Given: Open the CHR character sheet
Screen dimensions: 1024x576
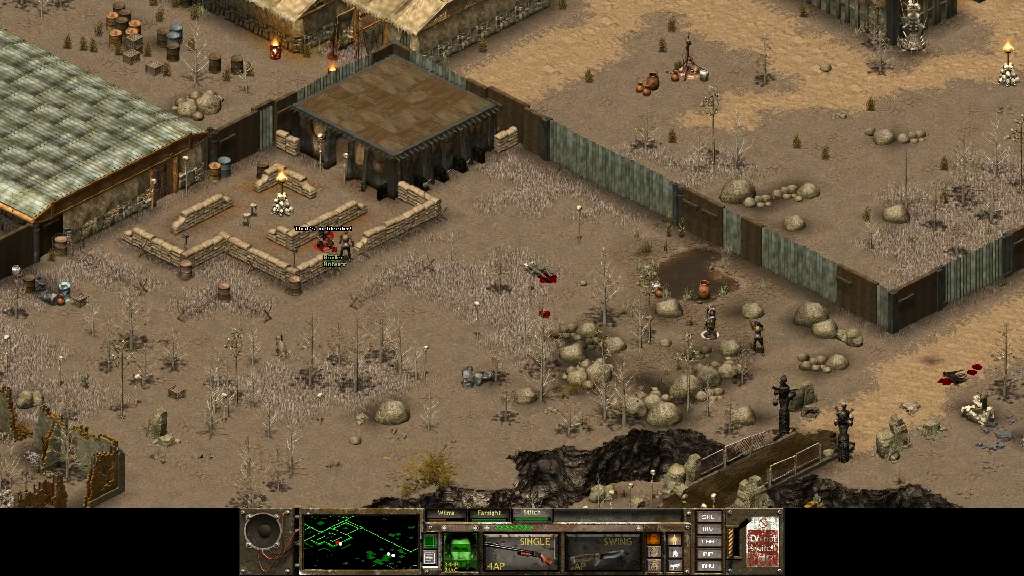Looking at the screenshot, I should [709, 541].
